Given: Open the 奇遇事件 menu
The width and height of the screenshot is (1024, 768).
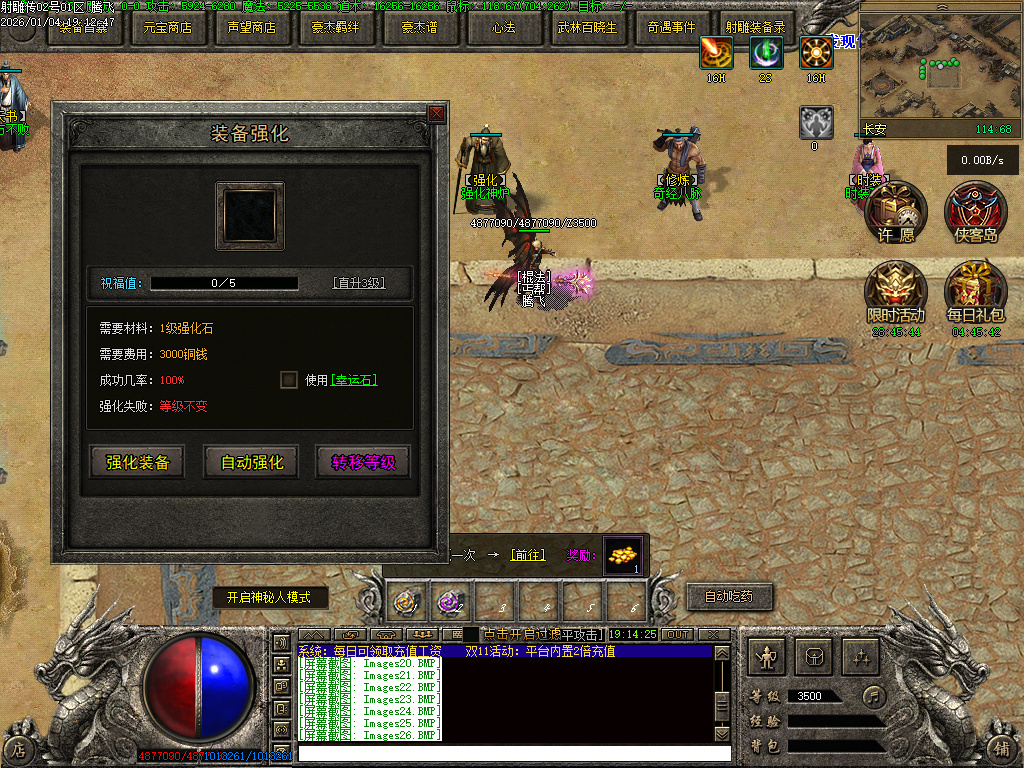Looking at the screenshot, I should [672, 28].
